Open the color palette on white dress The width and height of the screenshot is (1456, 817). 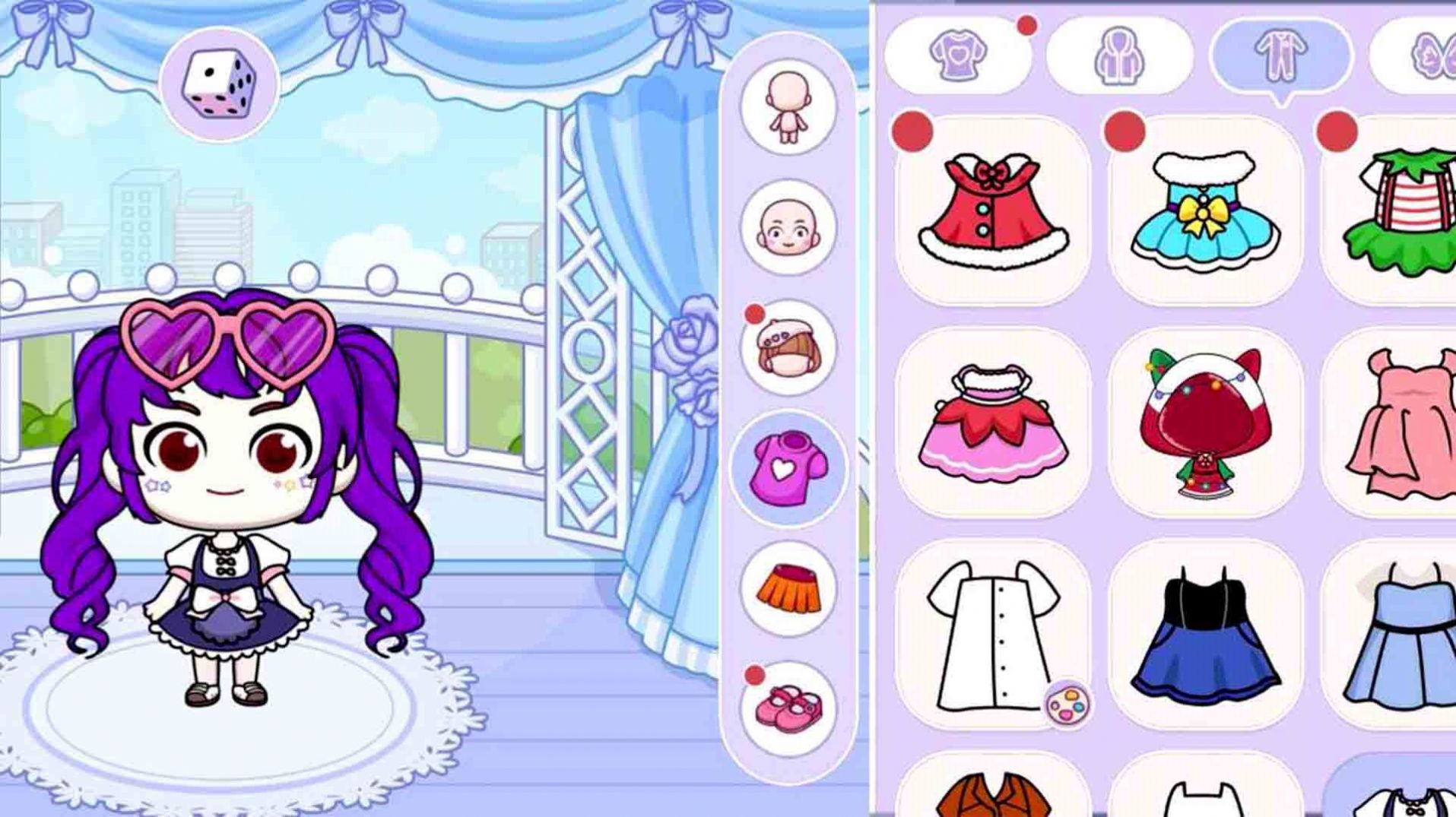tap(1067, 705)
